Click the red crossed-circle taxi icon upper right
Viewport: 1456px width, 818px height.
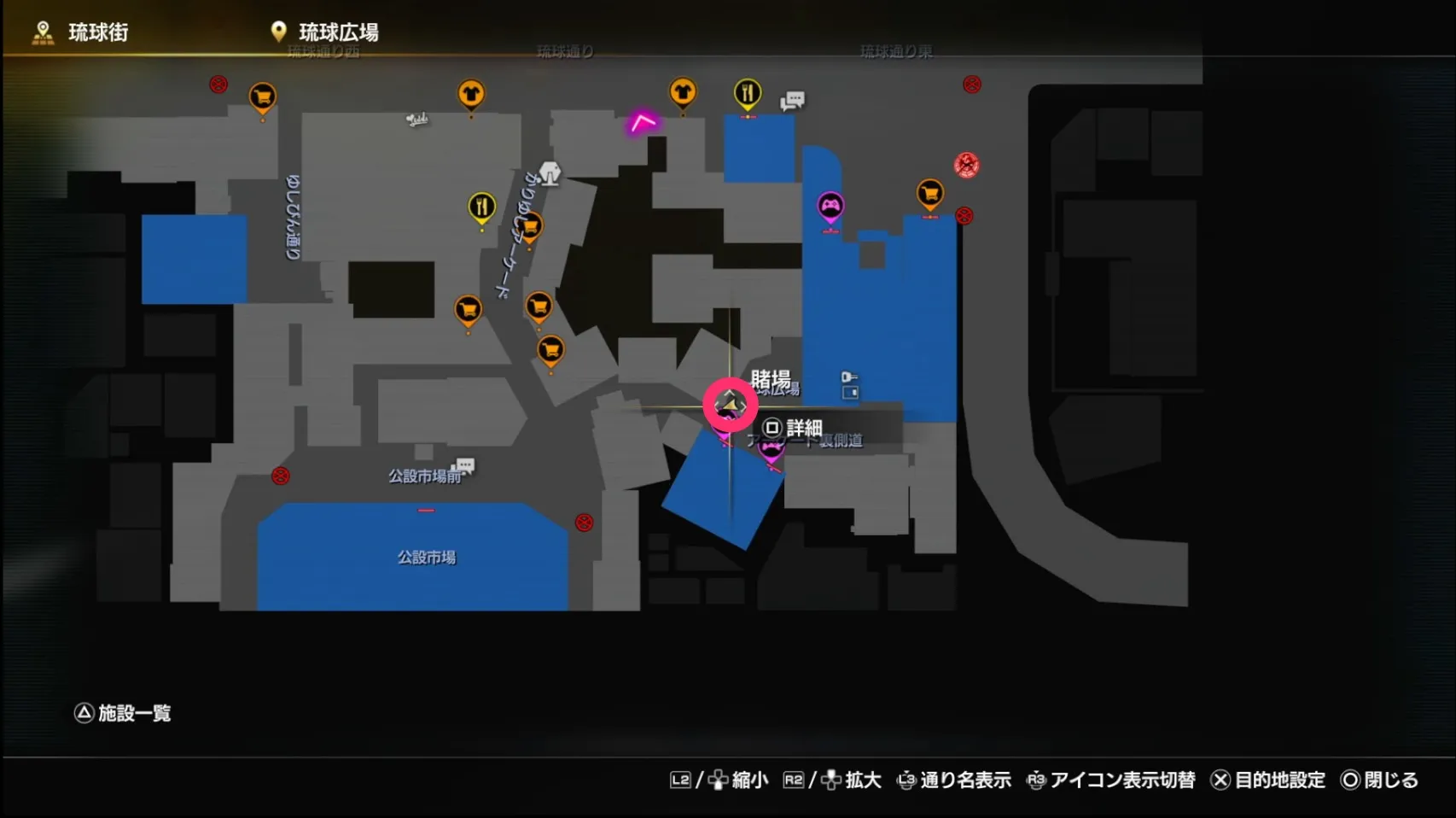[x=971, y=85]
